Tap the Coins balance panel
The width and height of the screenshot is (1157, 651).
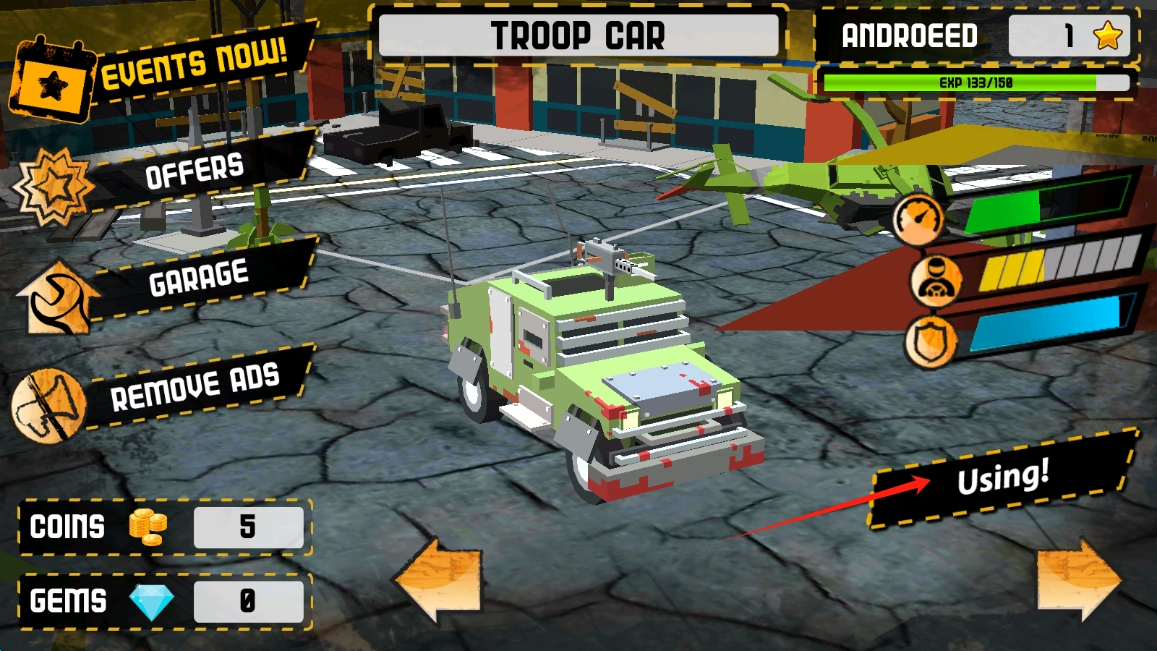[x=165, y=527]
